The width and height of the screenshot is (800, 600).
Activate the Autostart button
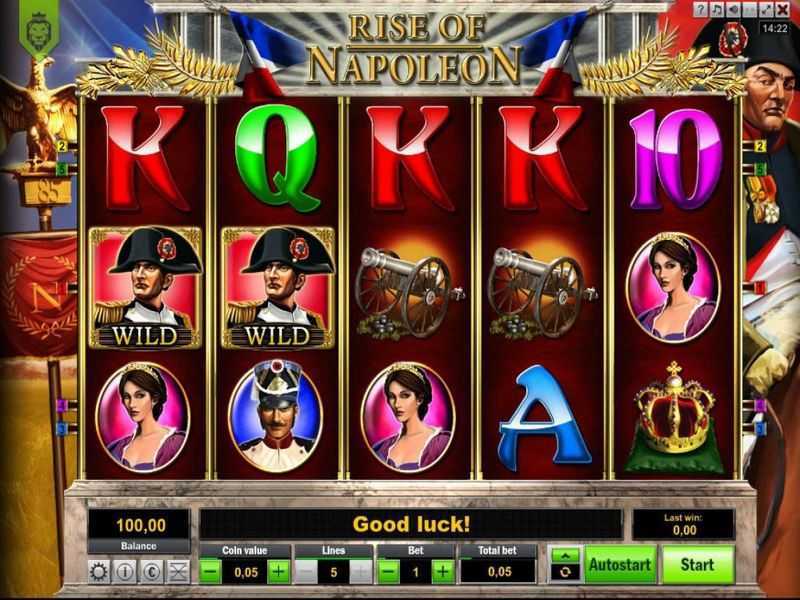coord(620,565)
